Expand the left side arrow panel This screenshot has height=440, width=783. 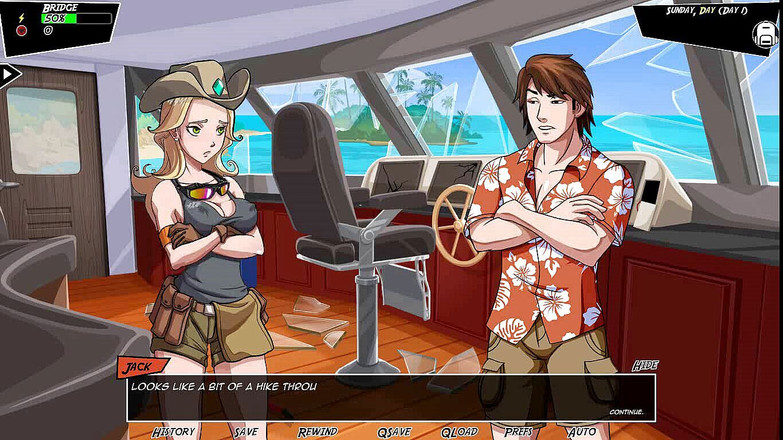point(10,74)
